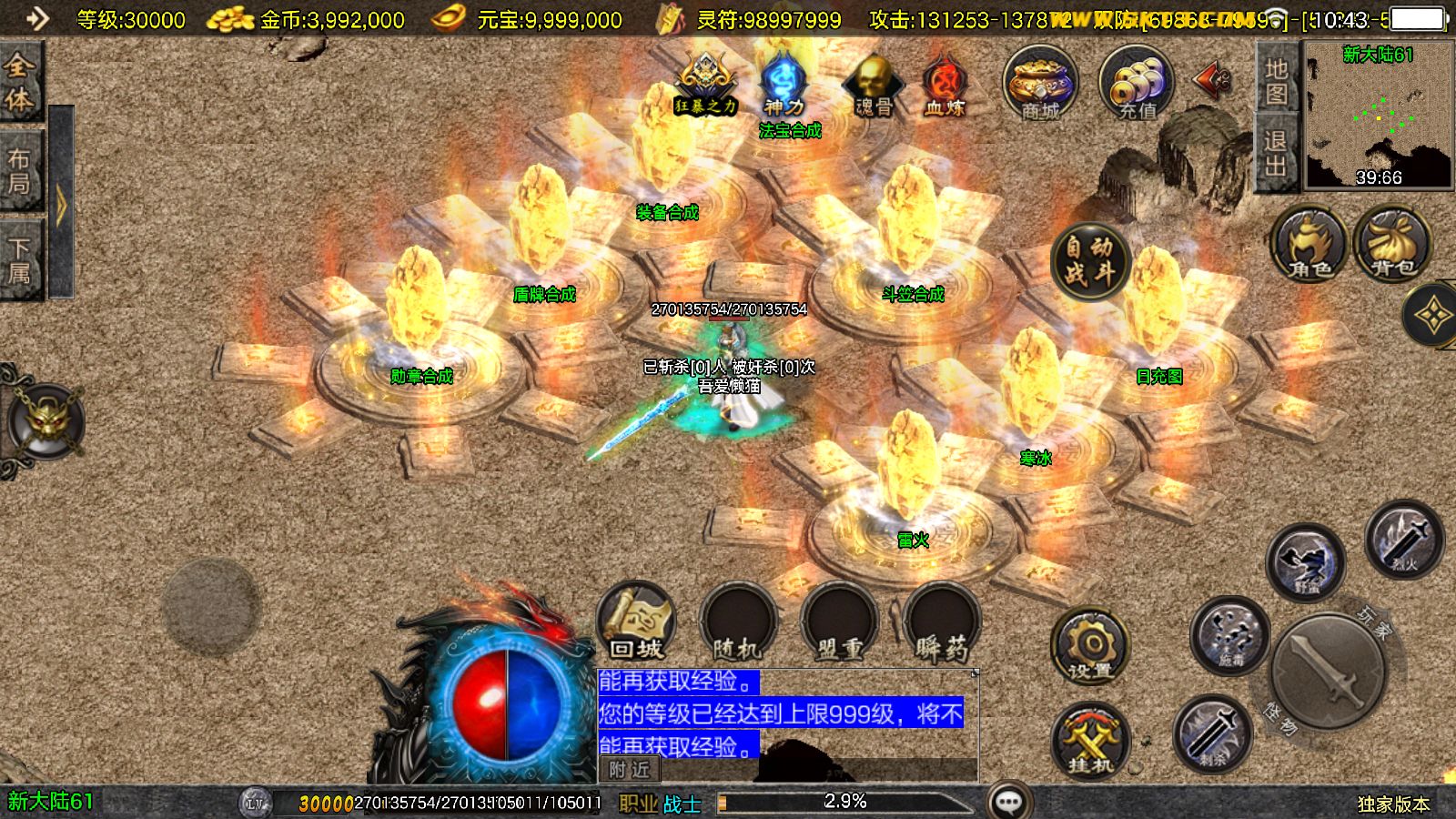
Task: Open the 狂暴之力 berserk power icon
Action: pyautogui.click(x=705, y=86)
